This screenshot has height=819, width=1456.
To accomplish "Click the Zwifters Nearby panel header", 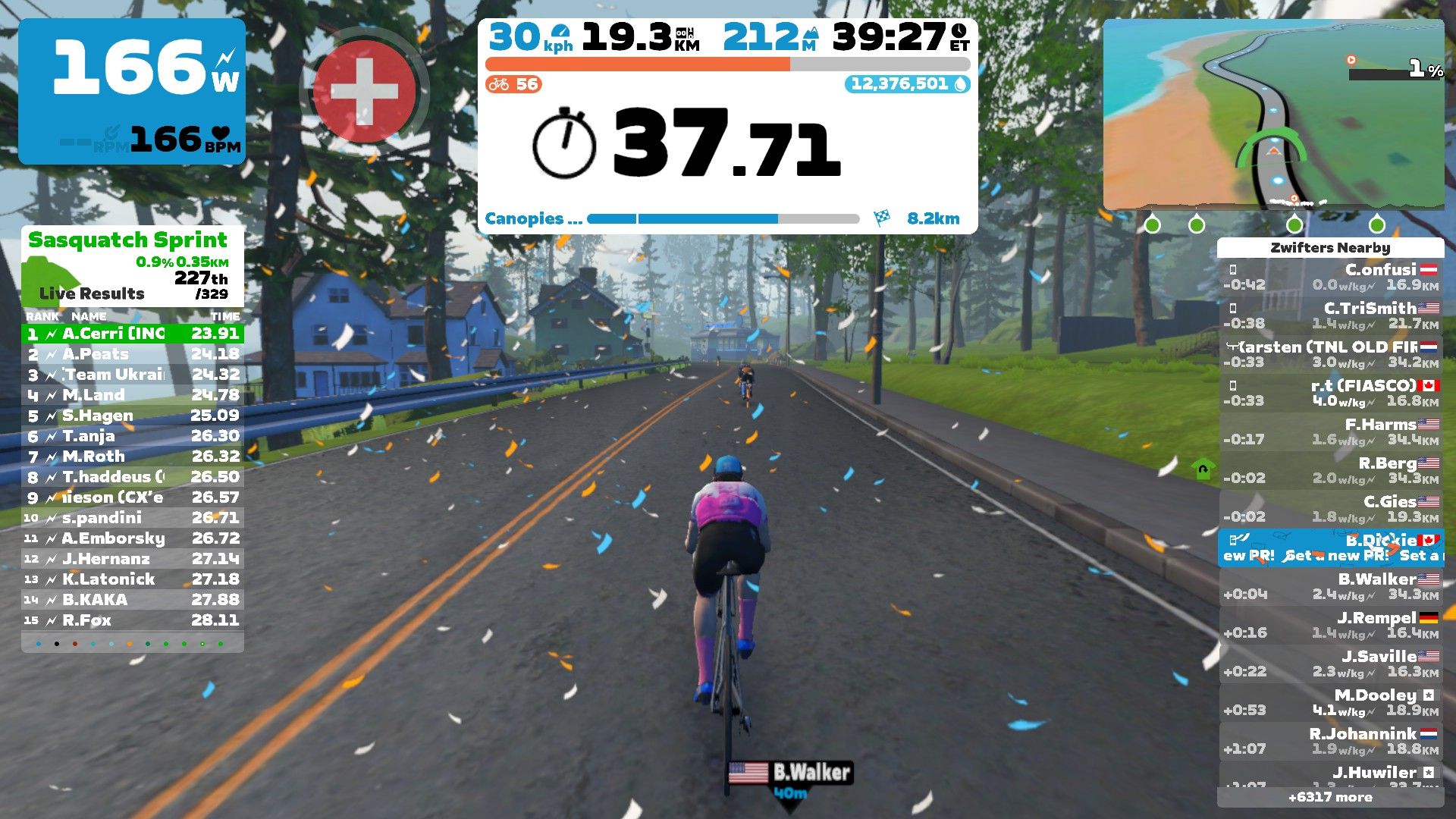I will pyautogui.click(x=1329, y=247).
